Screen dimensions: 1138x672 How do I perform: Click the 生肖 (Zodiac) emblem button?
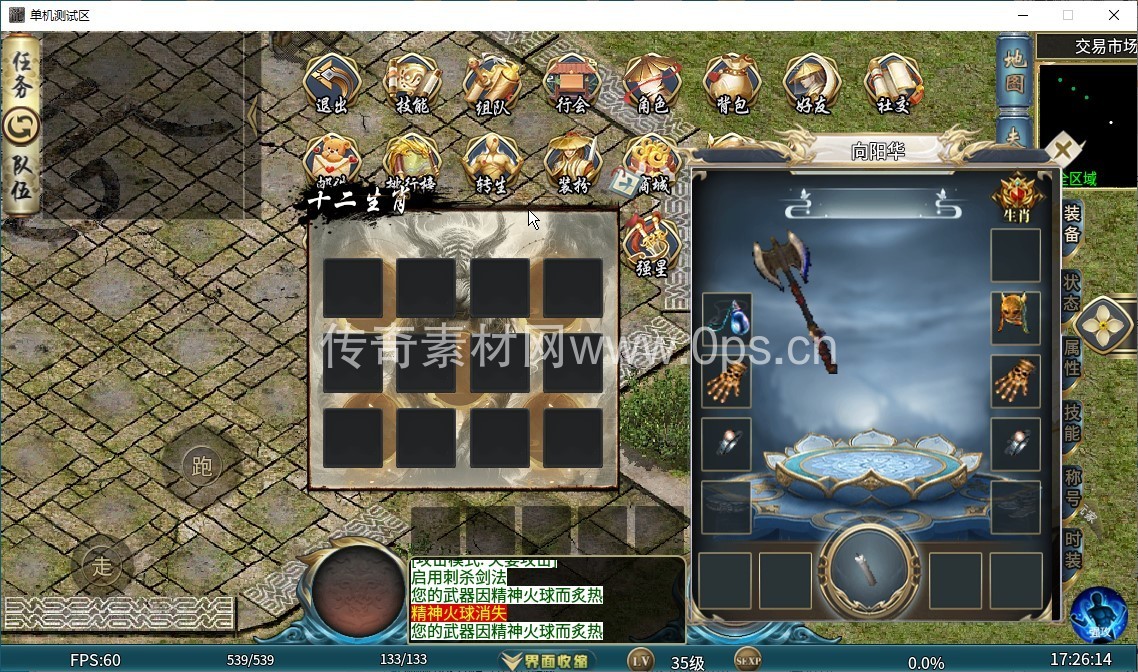1015,196
